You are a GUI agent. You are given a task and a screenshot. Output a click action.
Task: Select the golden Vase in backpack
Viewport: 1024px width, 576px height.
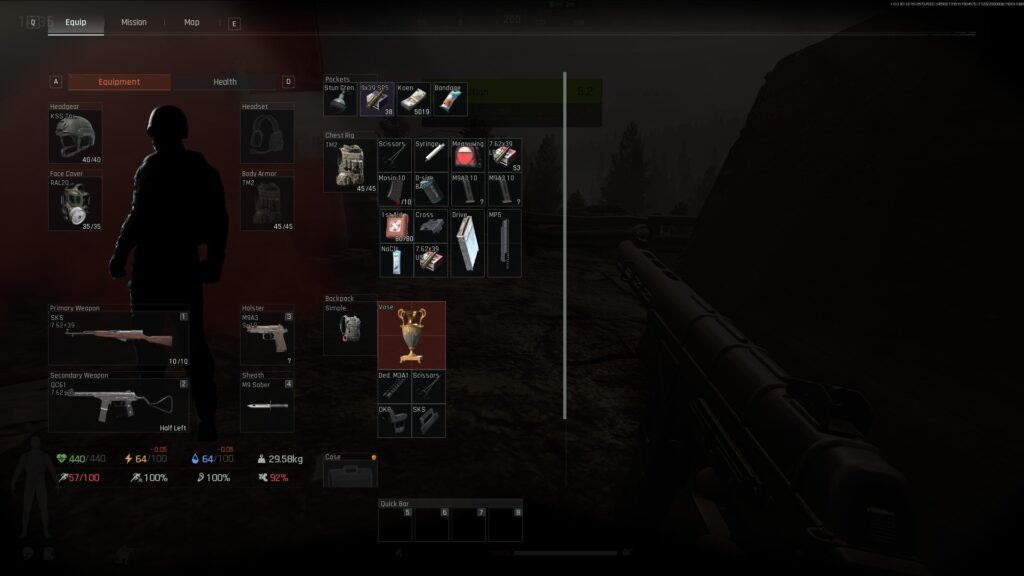point(411,335)
